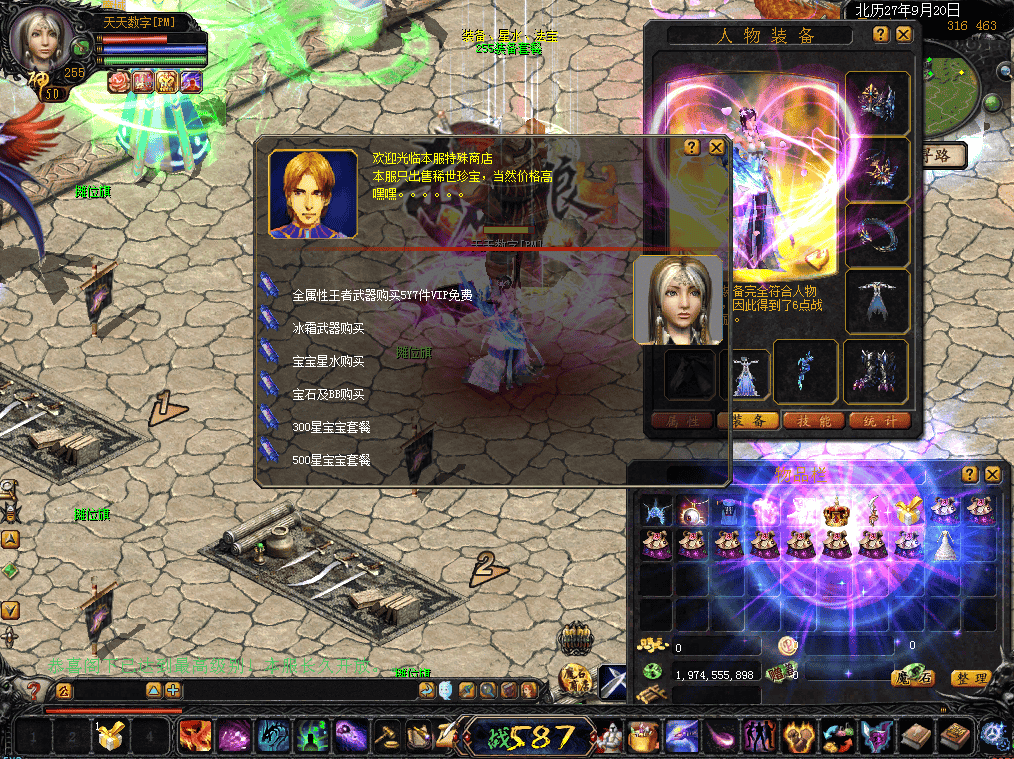Select the white wedding dress item
1014x759 pixels.
[x=943, y=544]
